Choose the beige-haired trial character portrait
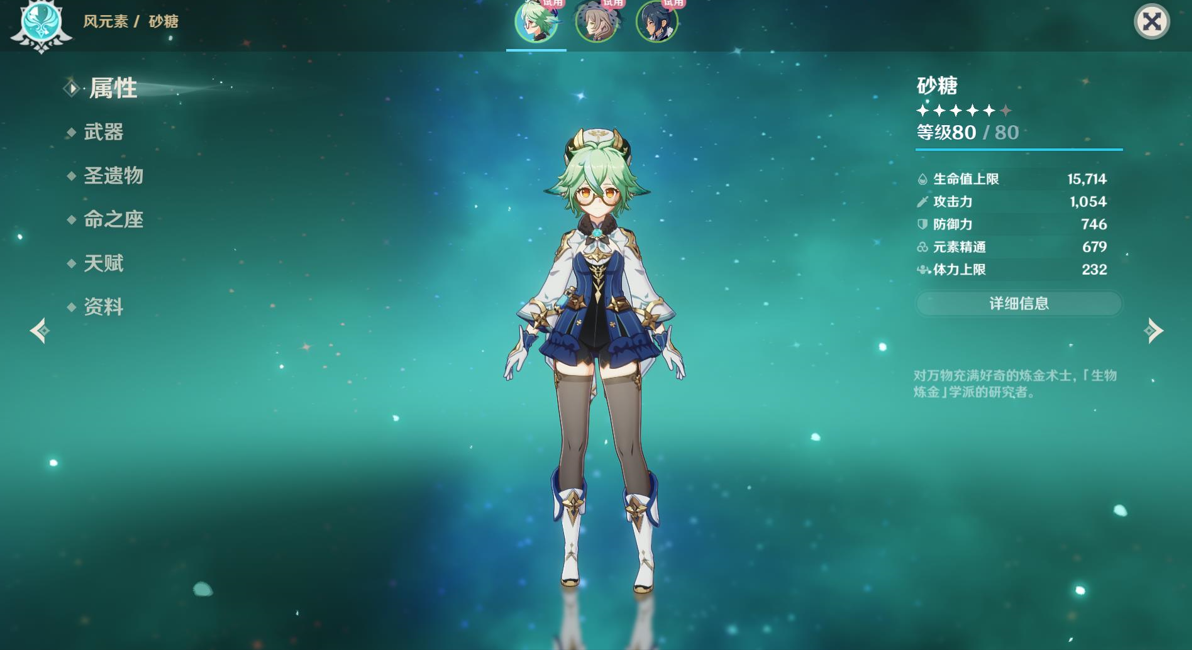Image resolution: width=1192 pixels, height=650 pixels. [x=597, y=22]
